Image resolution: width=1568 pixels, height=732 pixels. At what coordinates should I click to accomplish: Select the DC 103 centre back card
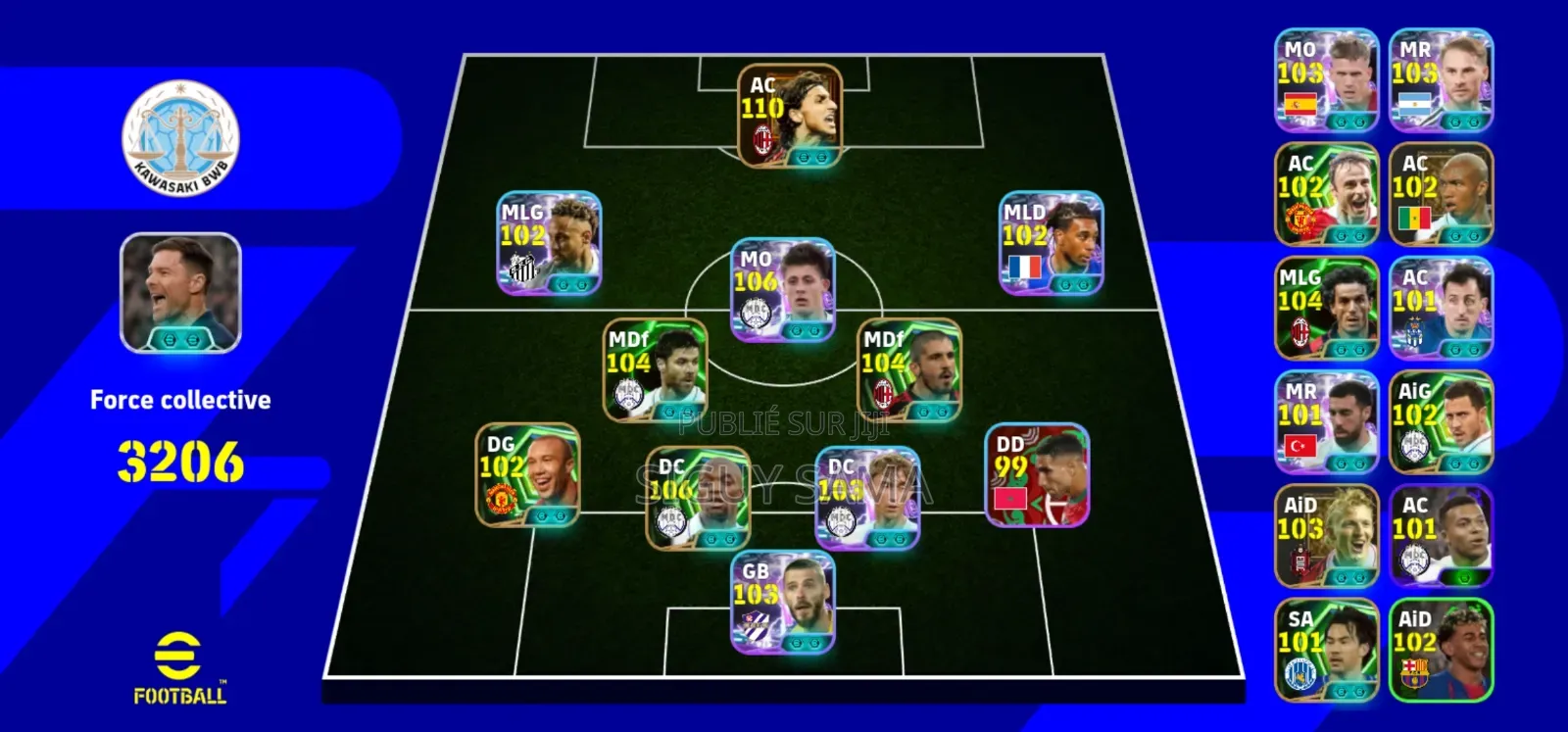(x=867, y=497)
